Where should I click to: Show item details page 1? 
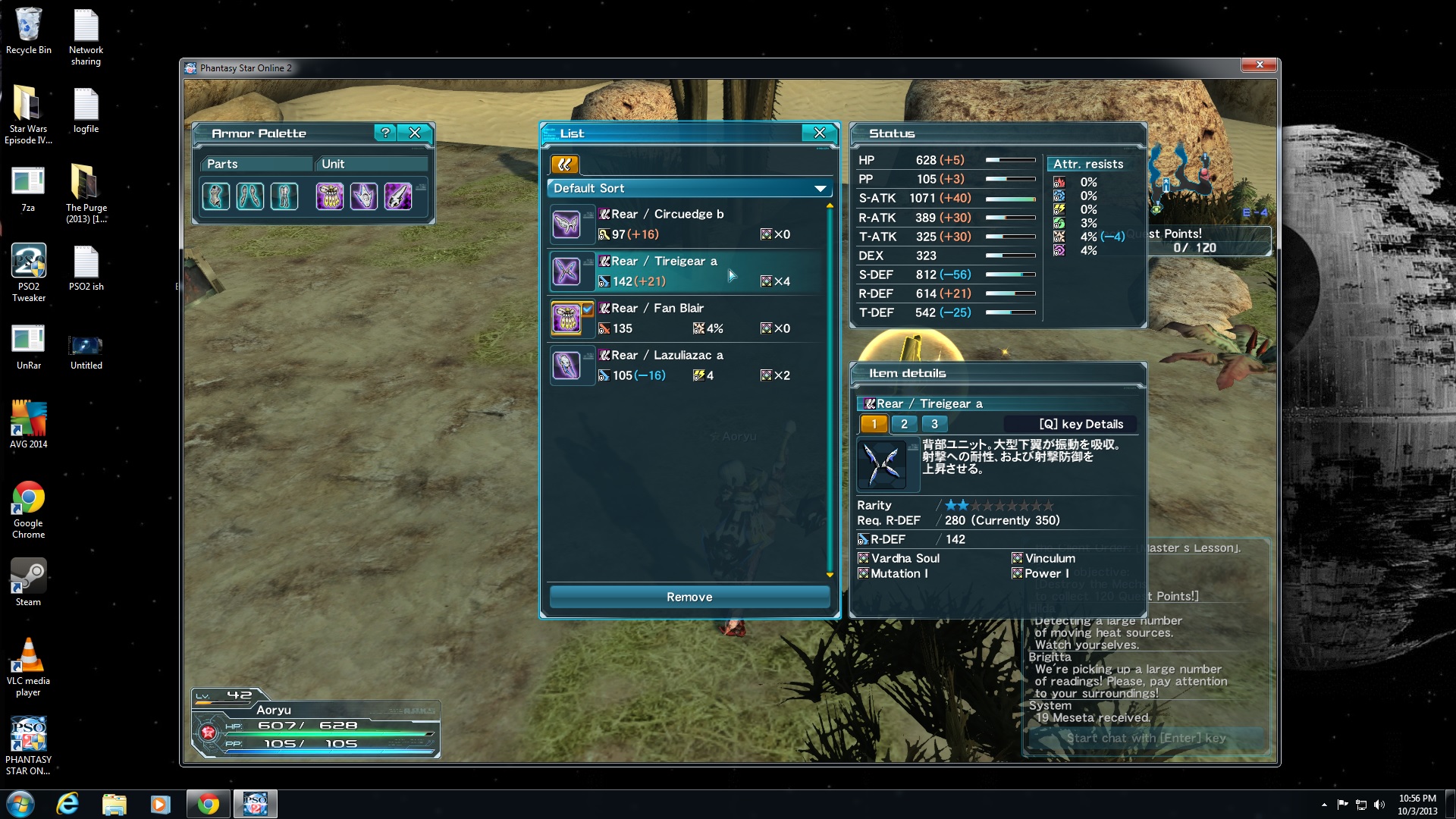[874, 424]
